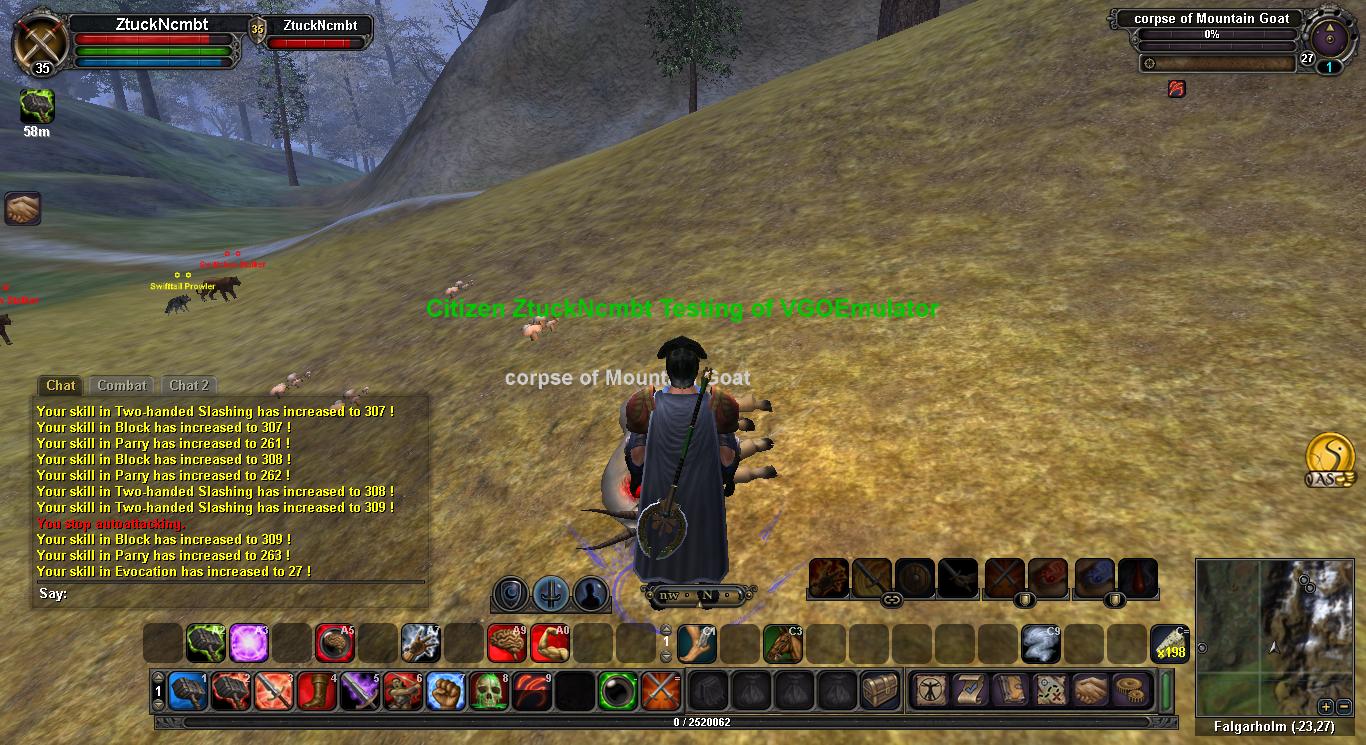Open the treasure chest inventory icon
1366x745 pixels.
click(880, 691)
